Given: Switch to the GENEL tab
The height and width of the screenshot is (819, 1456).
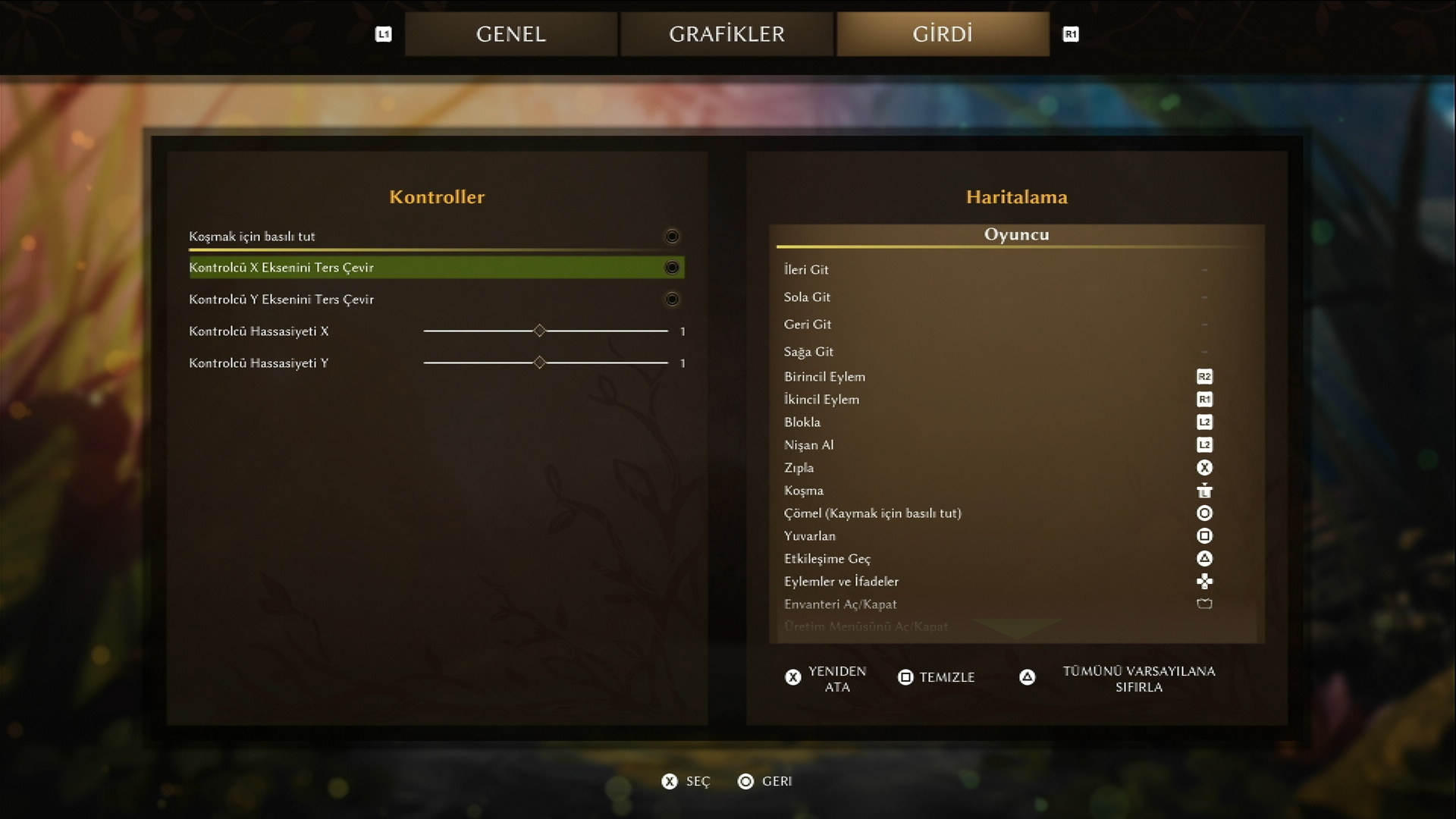Looking at the screenshot, I should [x=510, y=34].
